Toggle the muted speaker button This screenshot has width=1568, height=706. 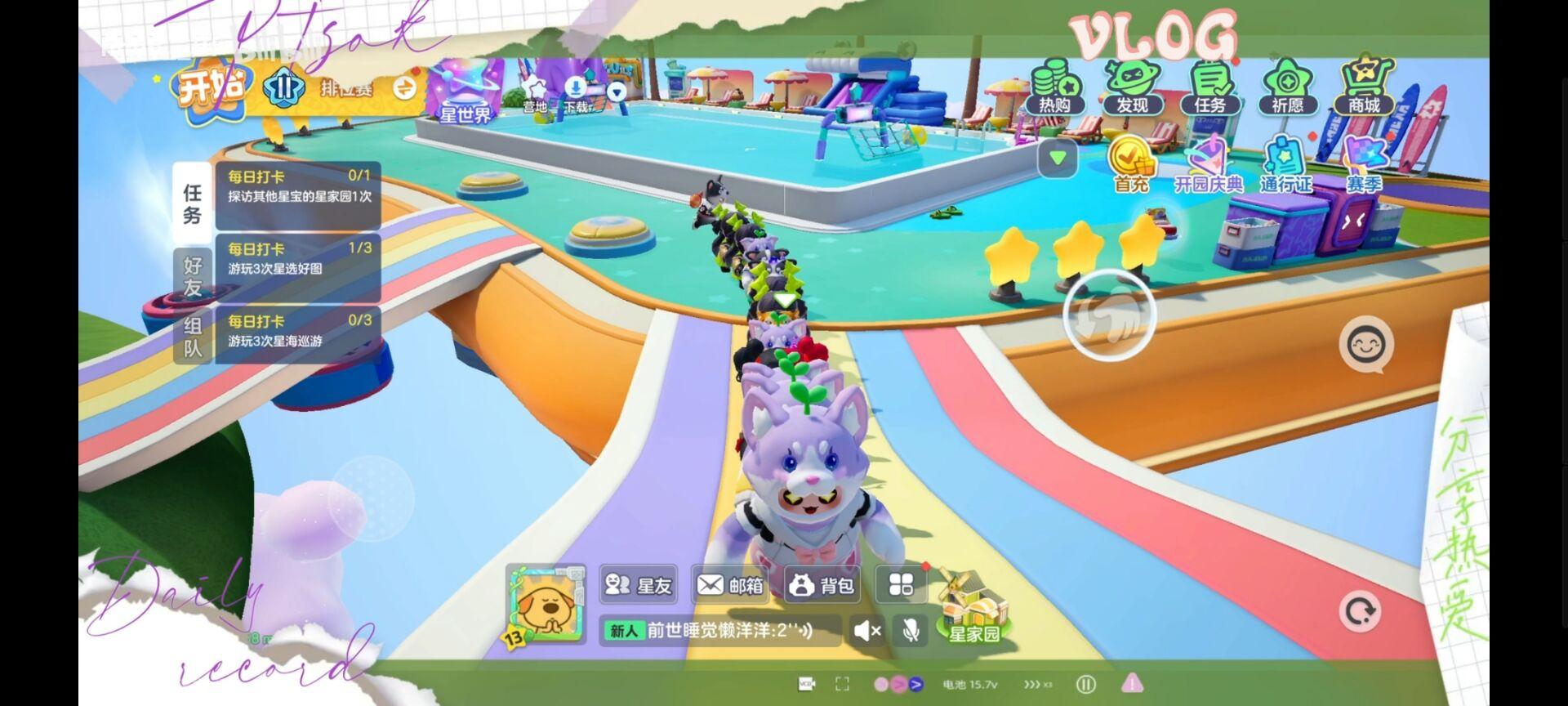click(866, 630)
